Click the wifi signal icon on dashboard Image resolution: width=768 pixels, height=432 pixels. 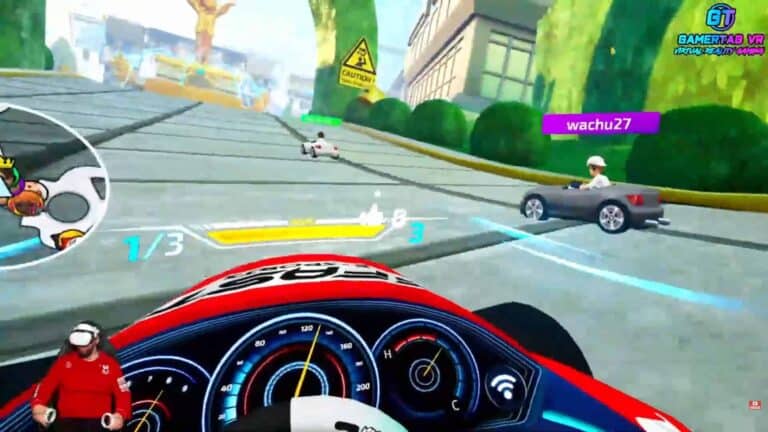(x=503, y=384)
